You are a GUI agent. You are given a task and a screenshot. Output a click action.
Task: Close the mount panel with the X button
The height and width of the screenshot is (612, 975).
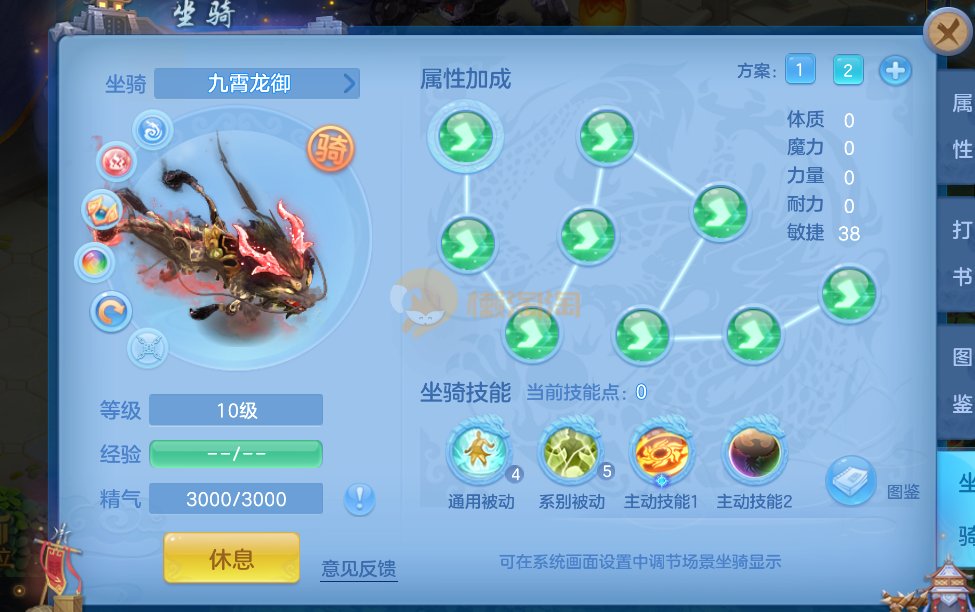pos(944,35)
